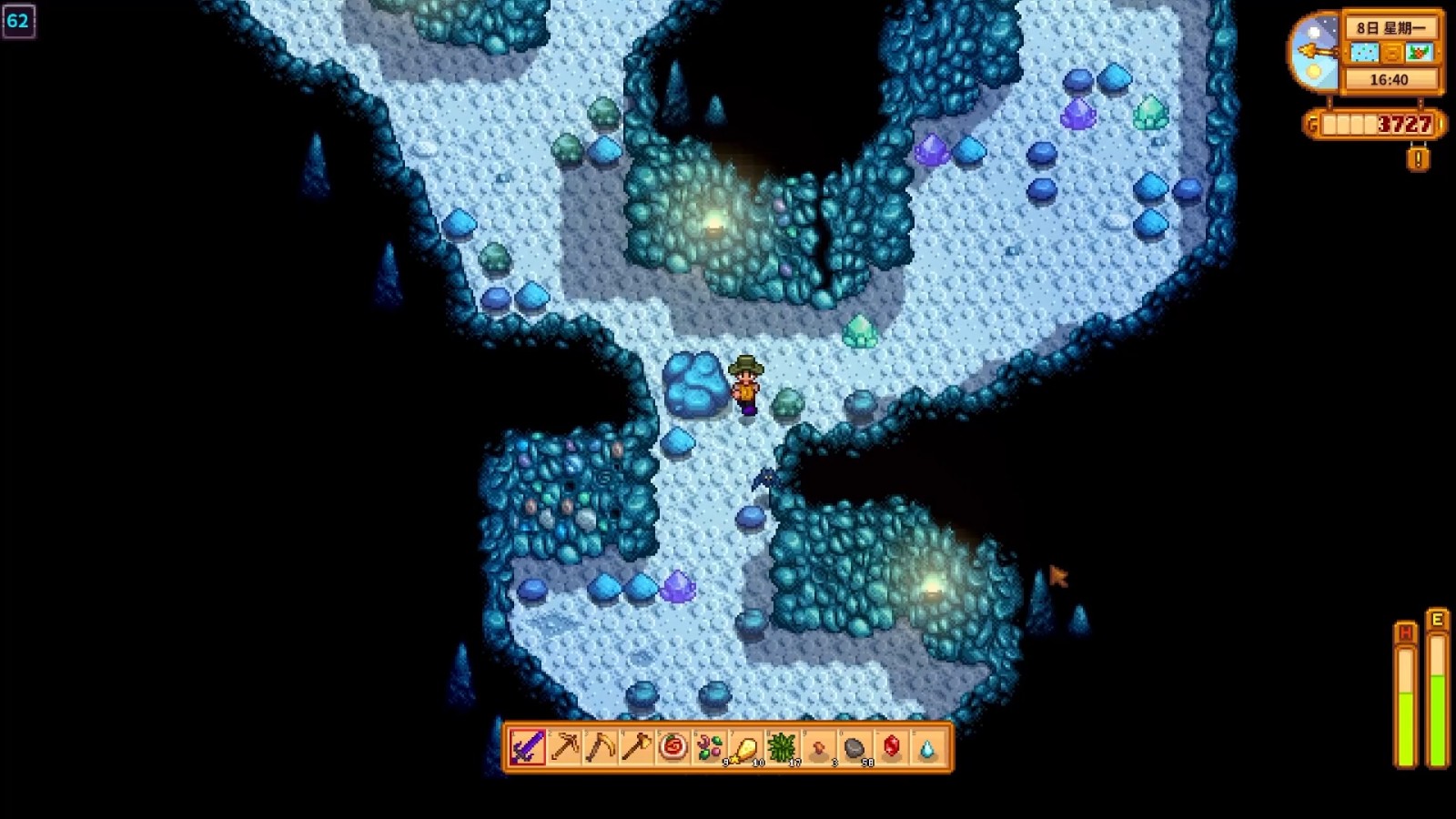
Task: Choose the golden scythe slot
Action: coord(601,748)
